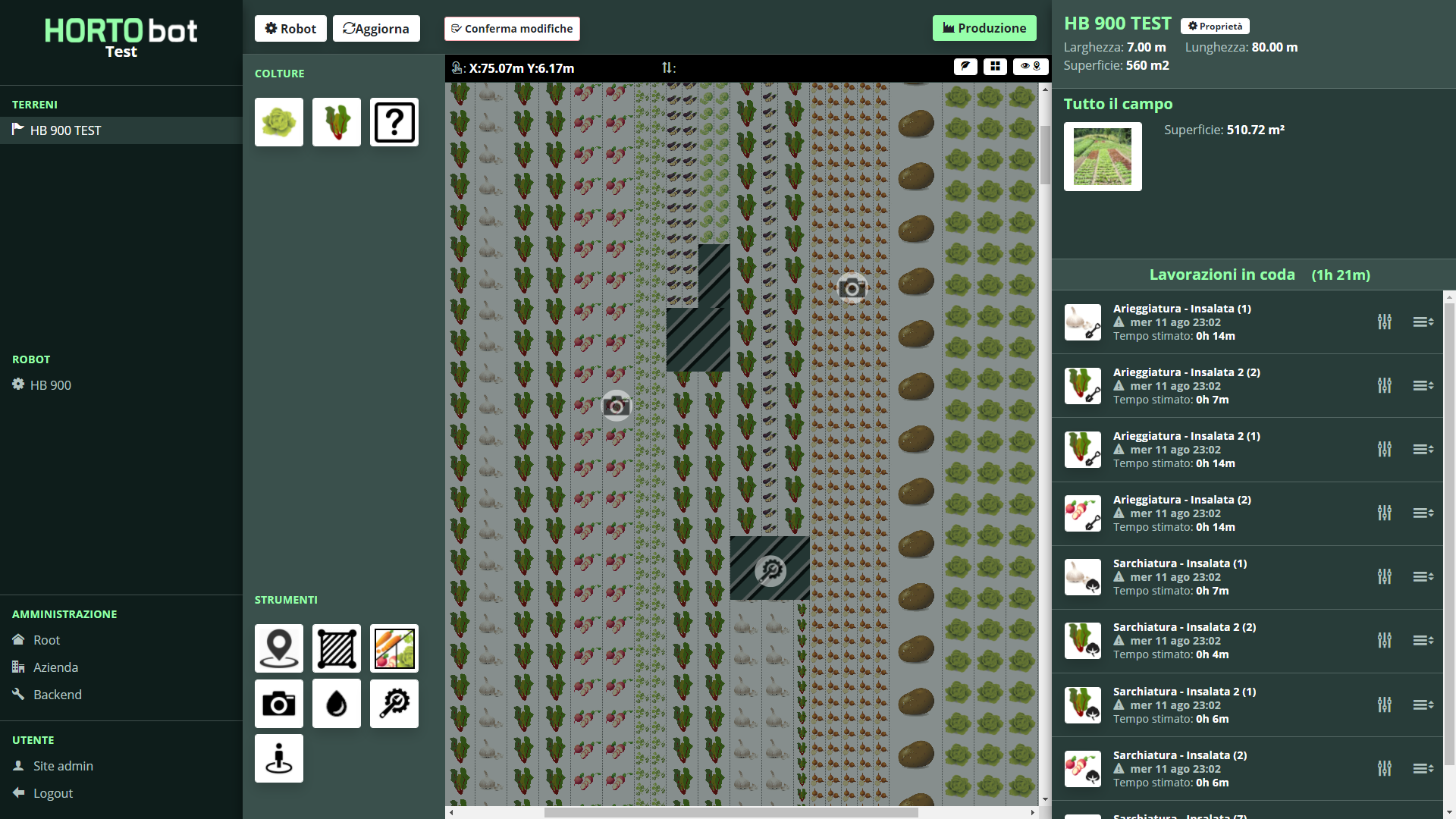Image resolution: width=1456 pixels, height=819 pixels.
Task: Open the Azienda administration link
Action: [x=55, y=667]
